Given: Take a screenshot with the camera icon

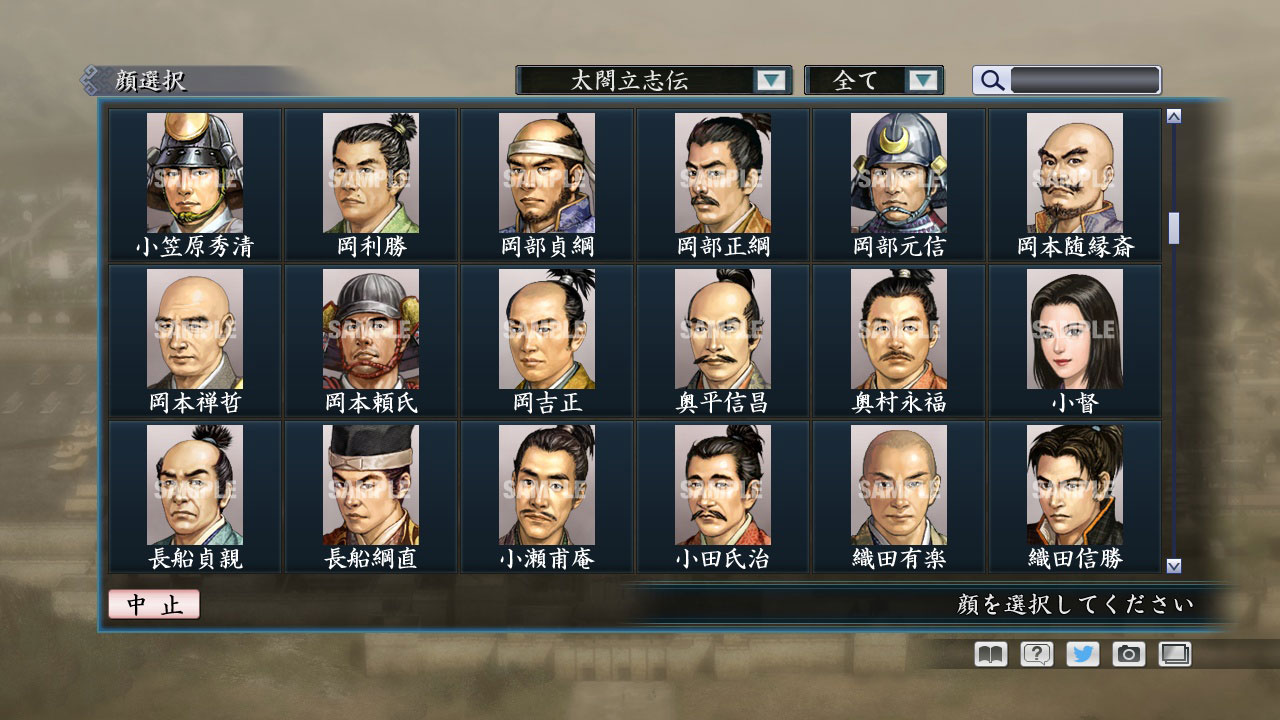Looking at the screenshot, I should [1129, 654].
